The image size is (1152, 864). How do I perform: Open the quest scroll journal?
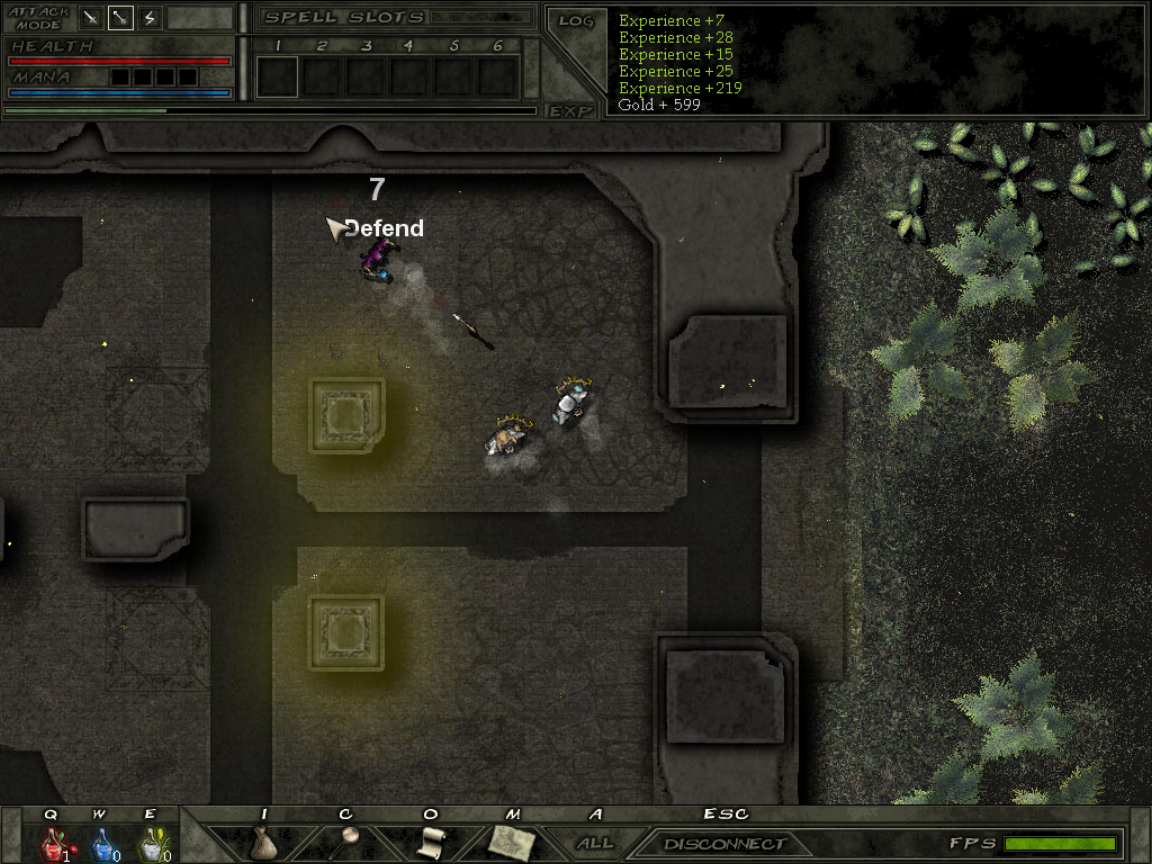(x=430, y=843)
